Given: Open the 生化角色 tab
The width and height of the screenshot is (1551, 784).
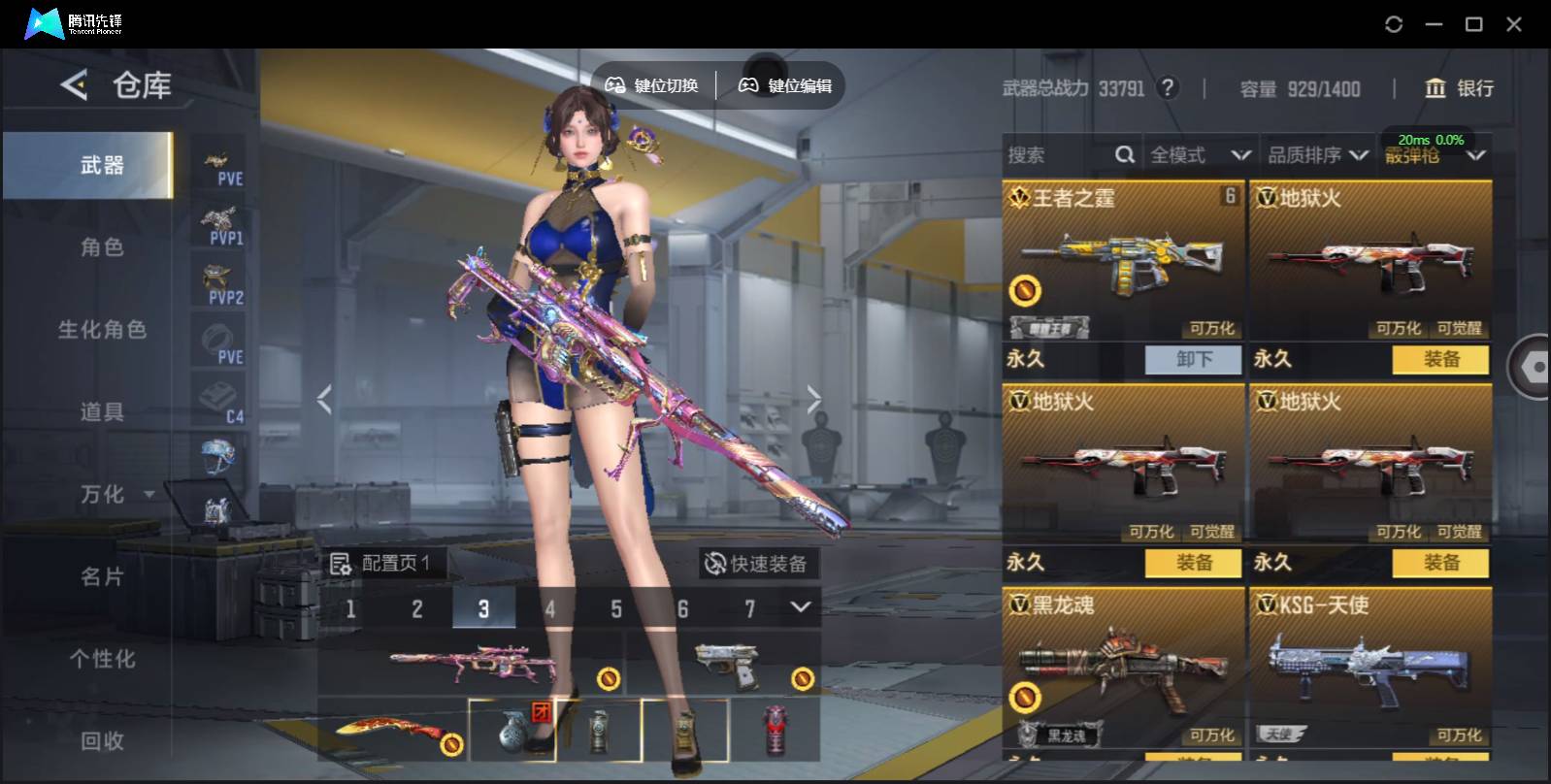Looking at the screenshot, I should (102, 330).
